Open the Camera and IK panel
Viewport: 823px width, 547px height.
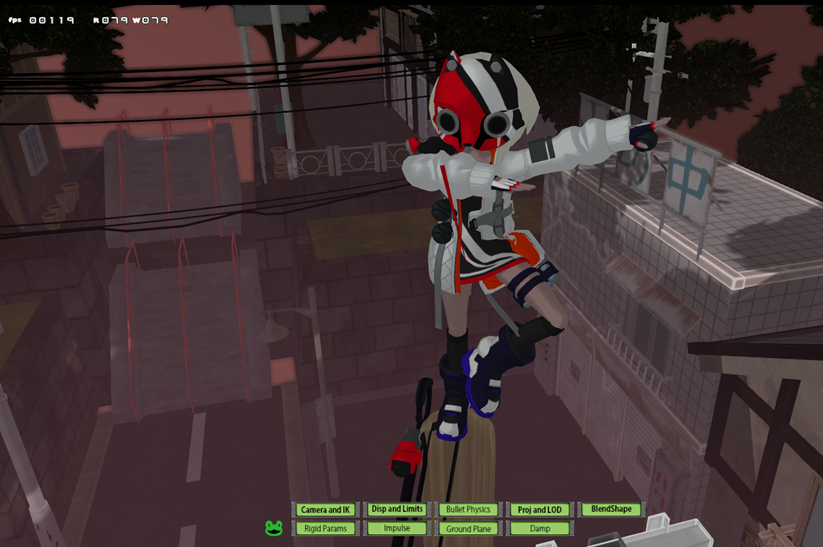(325, 510)
